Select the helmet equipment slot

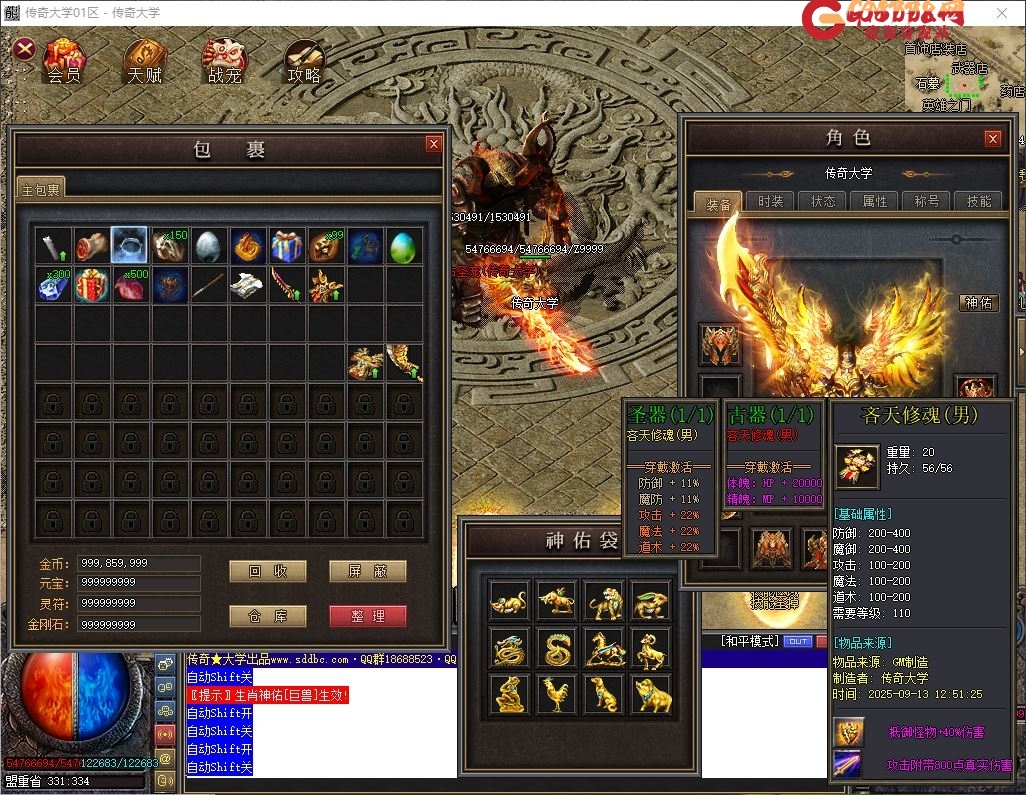[x=720, y=344]
